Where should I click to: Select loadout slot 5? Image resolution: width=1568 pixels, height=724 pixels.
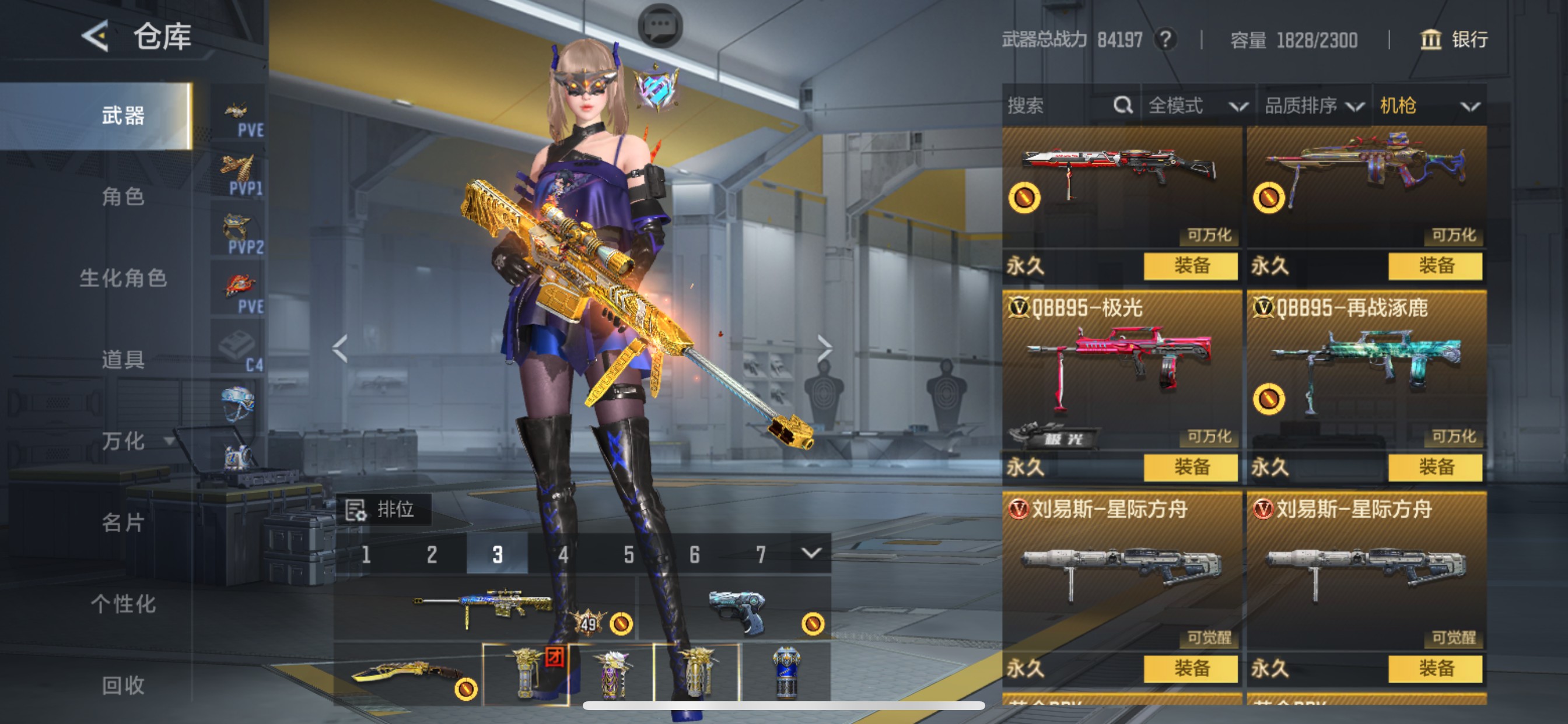[629, 554]
